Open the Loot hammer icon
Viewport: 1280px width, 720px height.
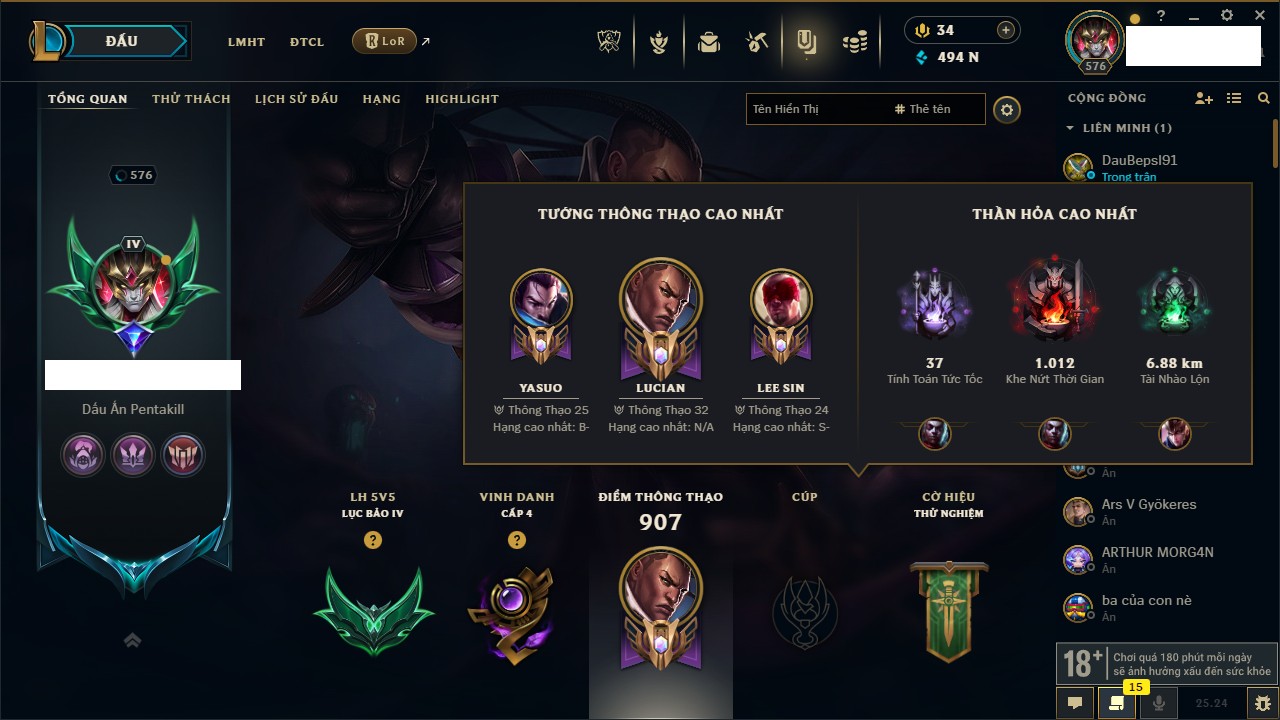[x=756, y=42]
